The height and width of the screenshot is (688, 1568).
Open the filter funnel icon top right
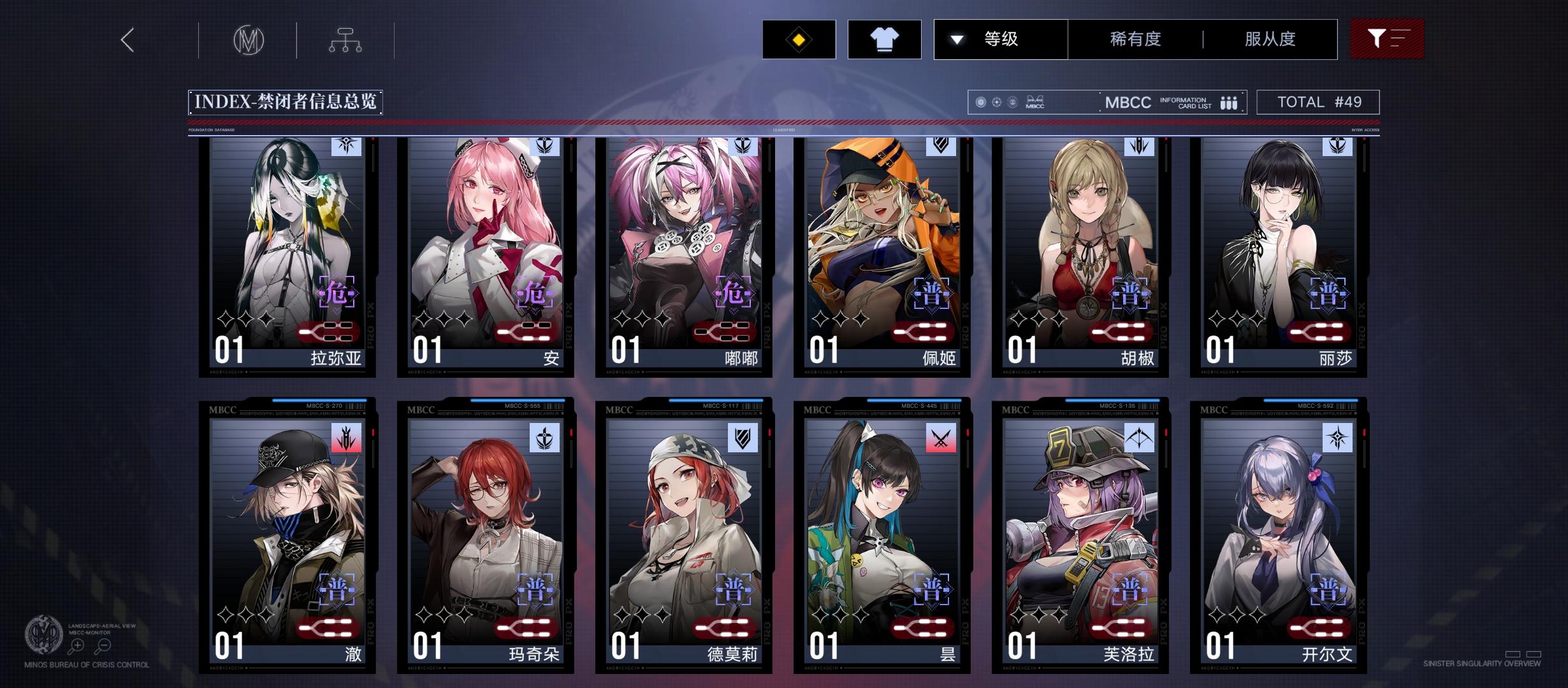coord(1388,39)
